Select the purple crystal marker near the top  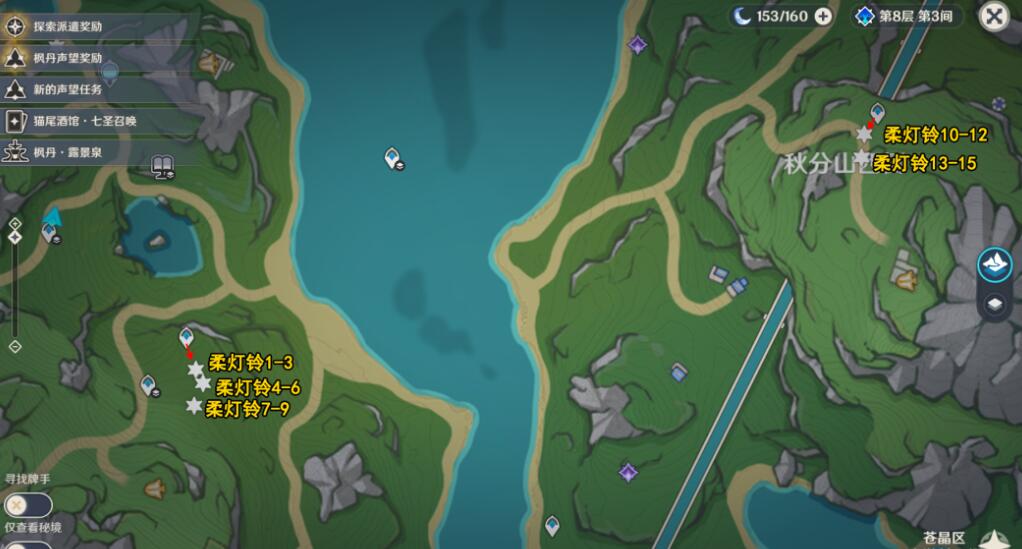(x=636, y=44)
